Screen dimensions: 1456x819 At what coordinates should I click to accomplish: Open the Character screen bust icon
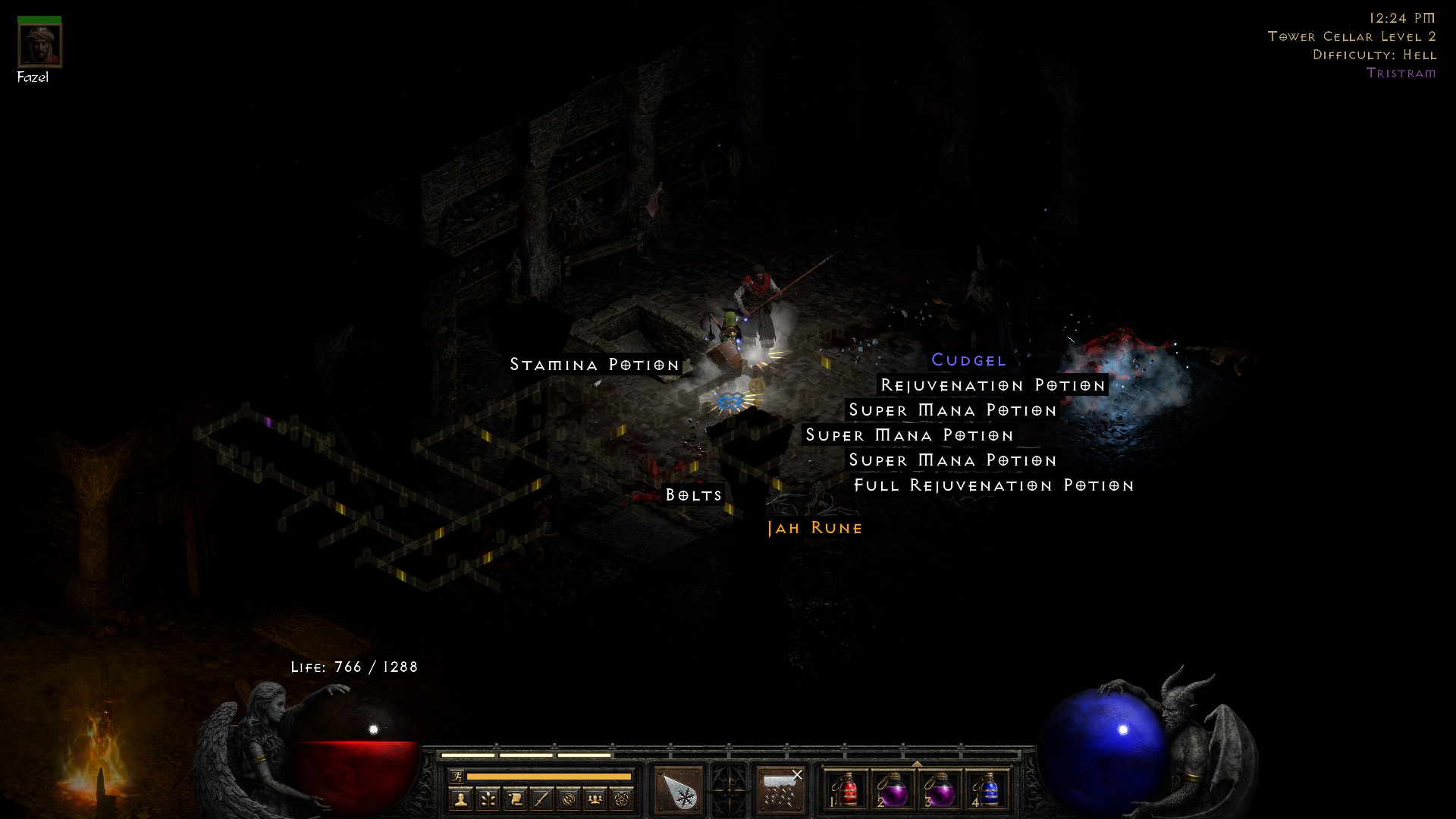461,798
